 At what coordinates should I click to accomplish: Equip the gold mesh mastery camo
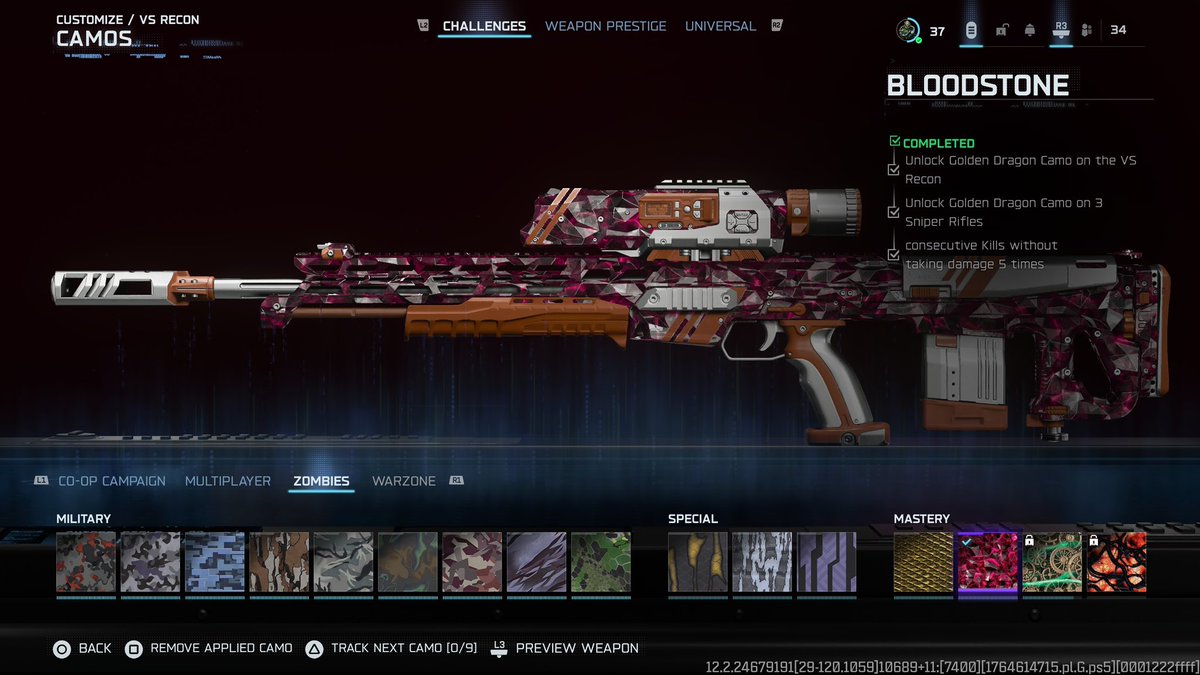point(923,562)
